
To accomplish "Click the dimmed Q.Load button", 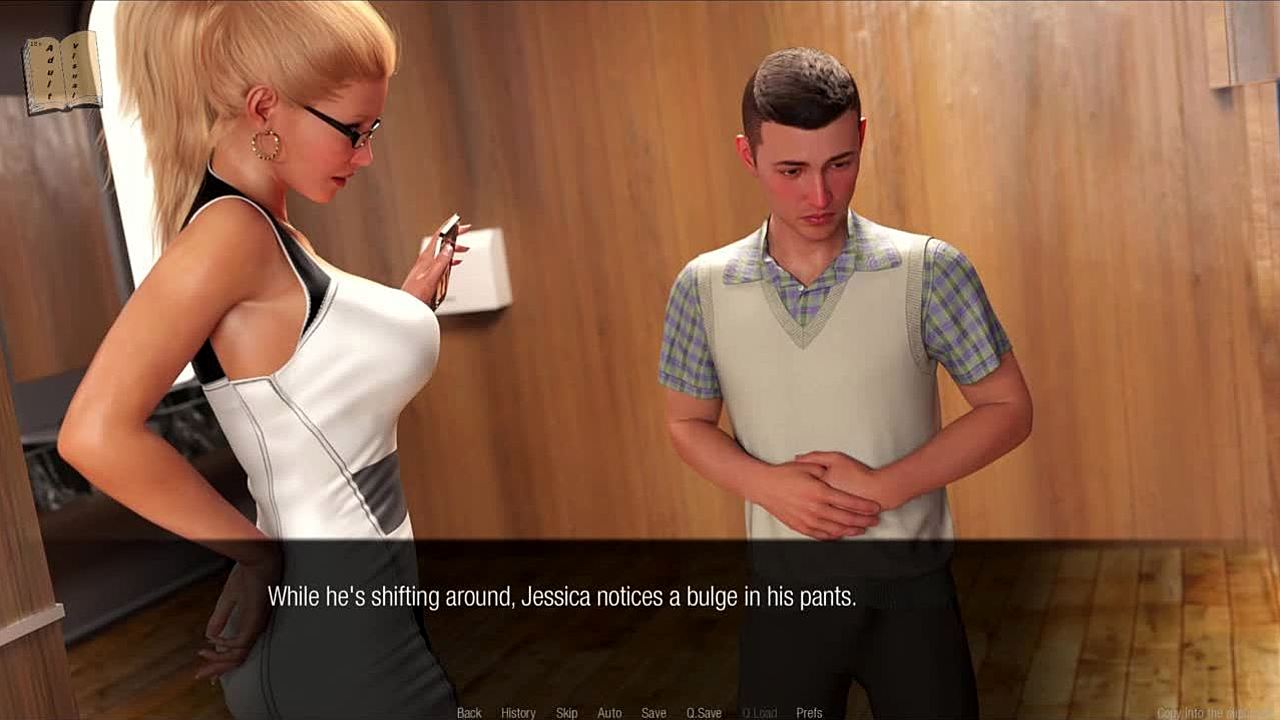I will pos(759,713).
